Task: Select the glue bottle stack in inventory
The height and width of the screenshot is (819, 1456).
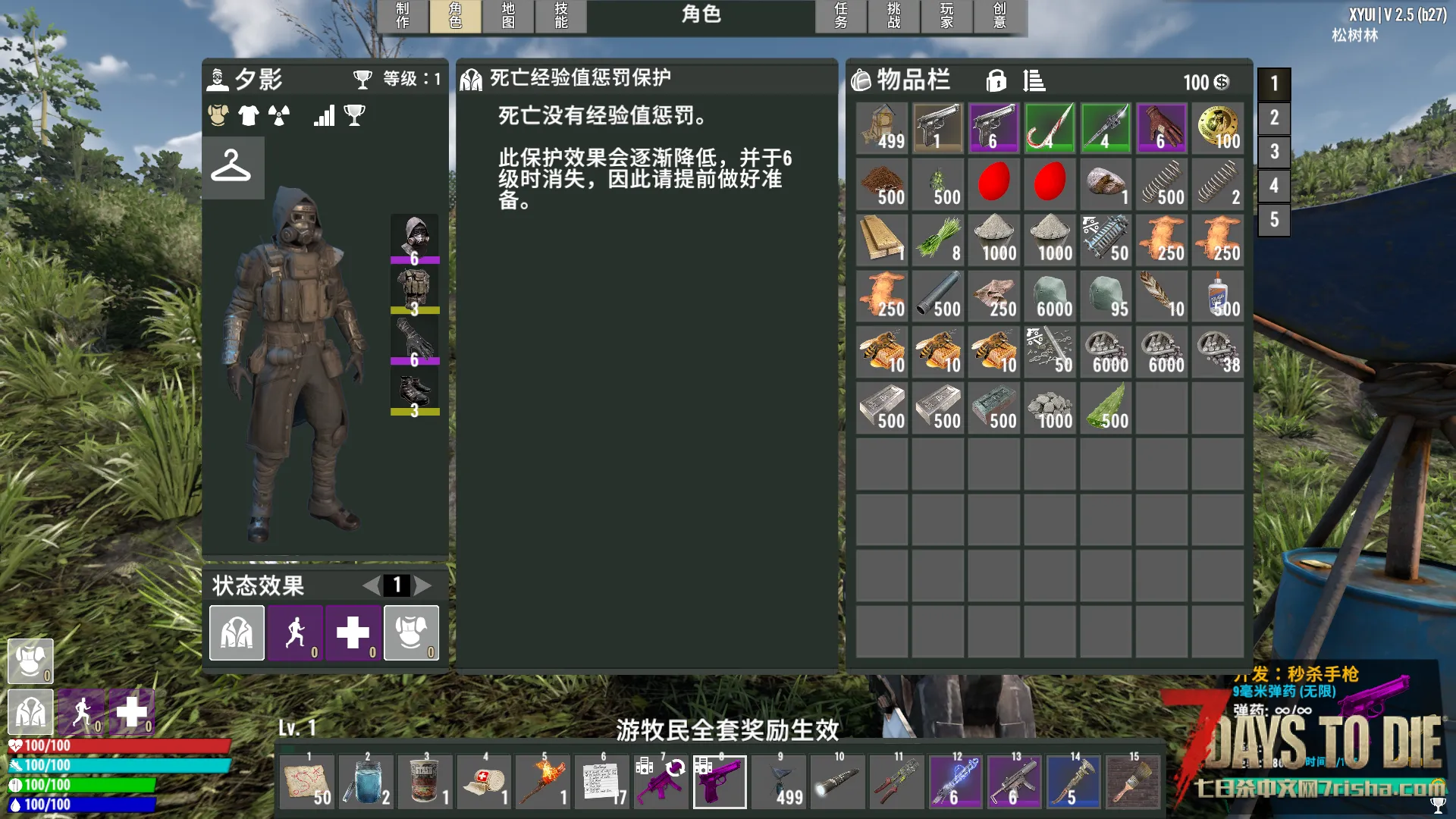Action: [1218, 296]
